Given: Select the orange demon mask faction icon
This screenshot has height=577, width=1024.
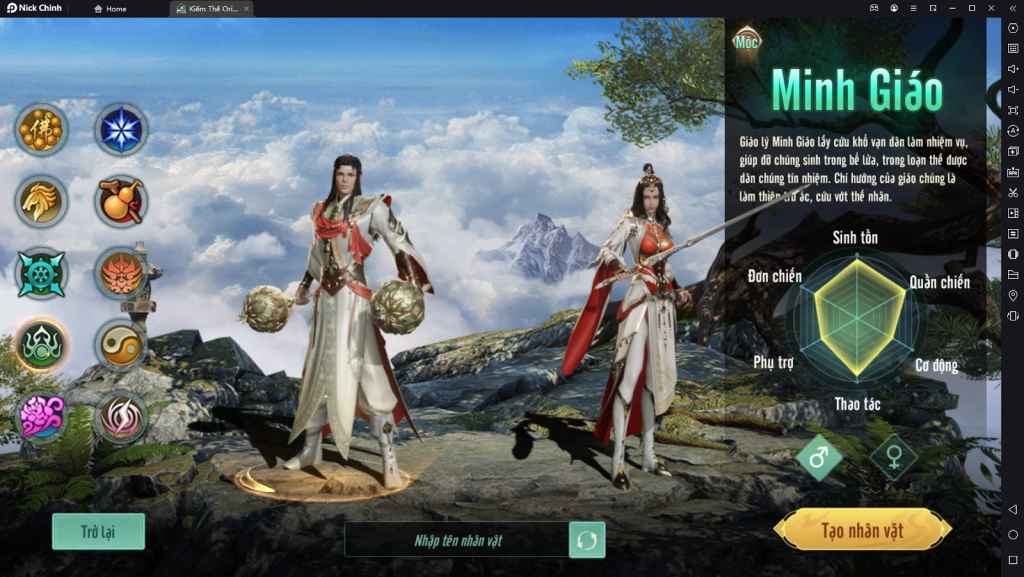Looking at the screenshot, I should pyautogui.click(x=121, y=273).
